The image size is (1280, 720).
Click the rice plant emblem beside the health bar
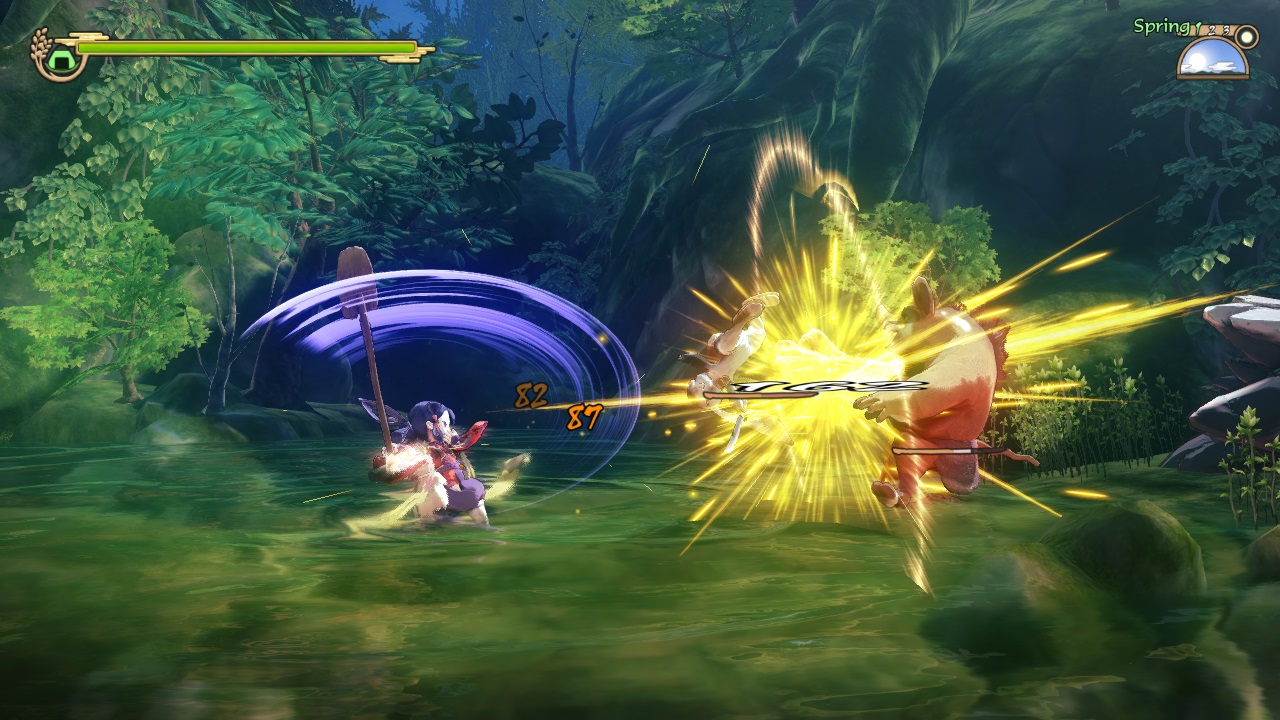pos(39,45)
